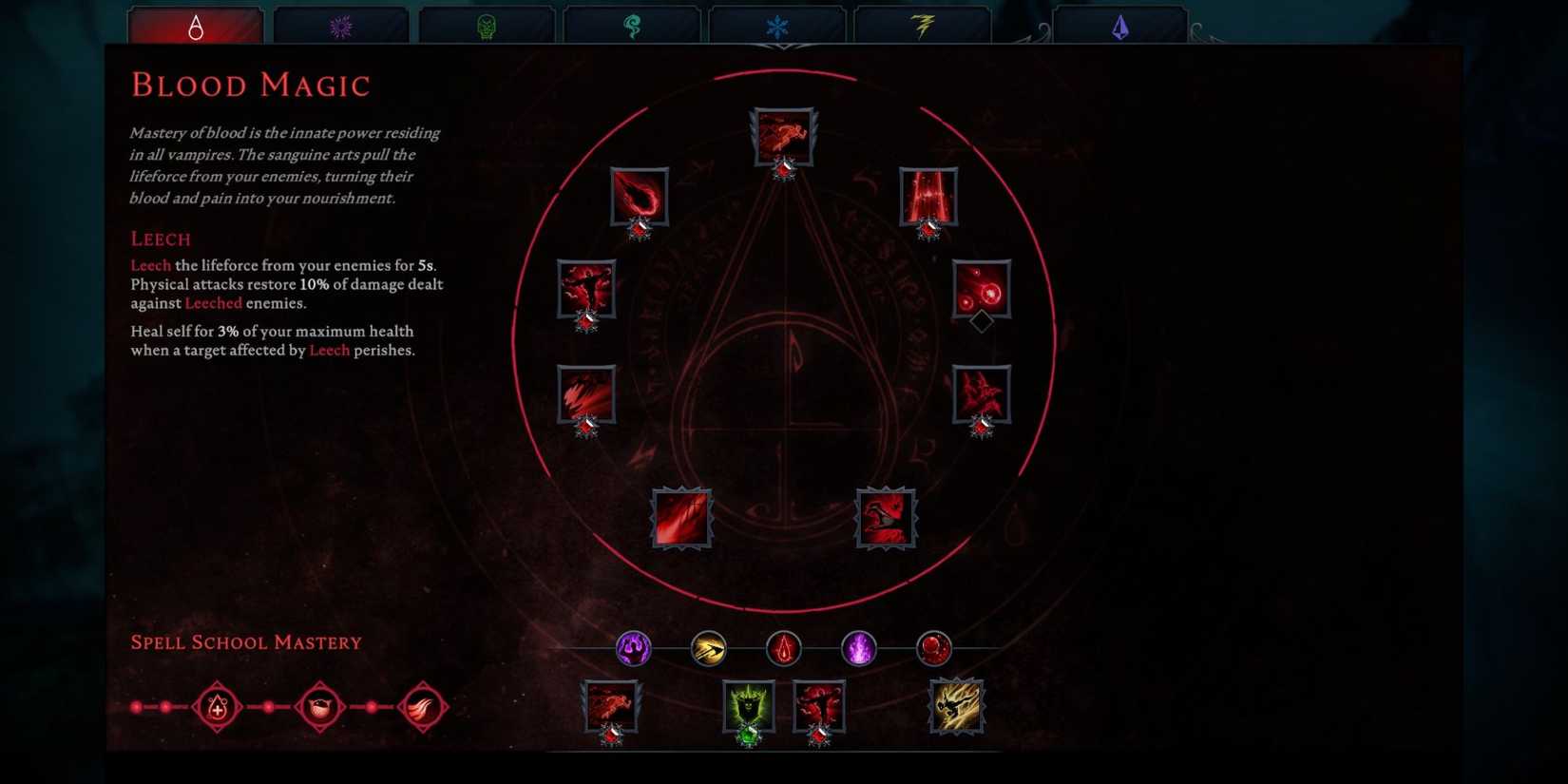Select the Leech spell icon at circle's top
The image size is (1568, 784).
782,136
